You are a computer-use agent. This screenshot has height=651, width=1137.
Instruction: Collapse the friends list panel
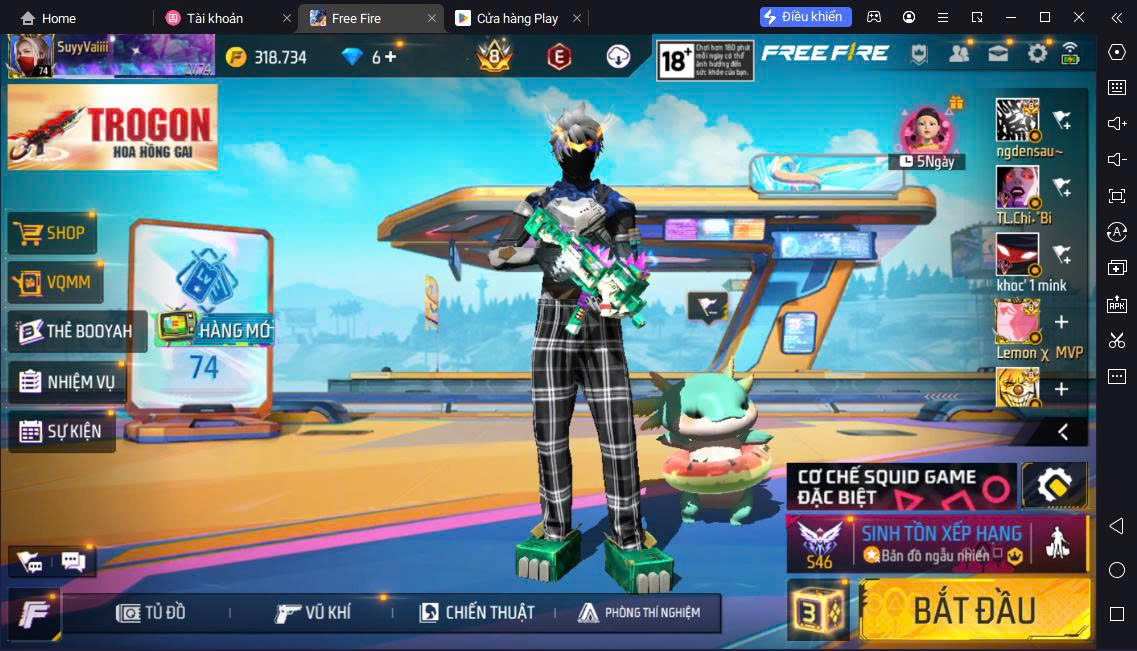1063,432
